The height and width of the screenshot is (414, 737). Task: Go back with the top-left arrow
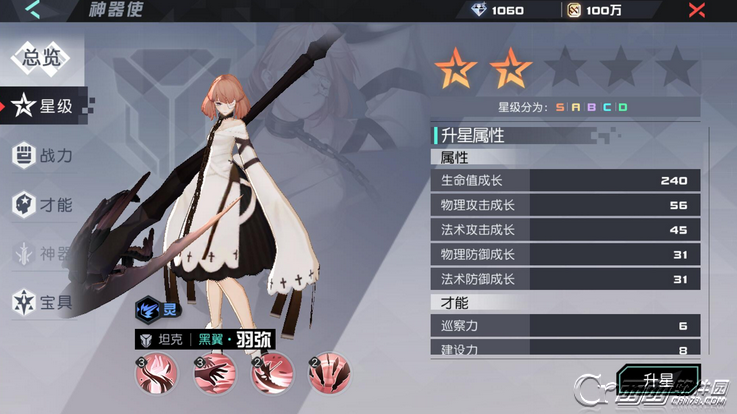point(33,11)
